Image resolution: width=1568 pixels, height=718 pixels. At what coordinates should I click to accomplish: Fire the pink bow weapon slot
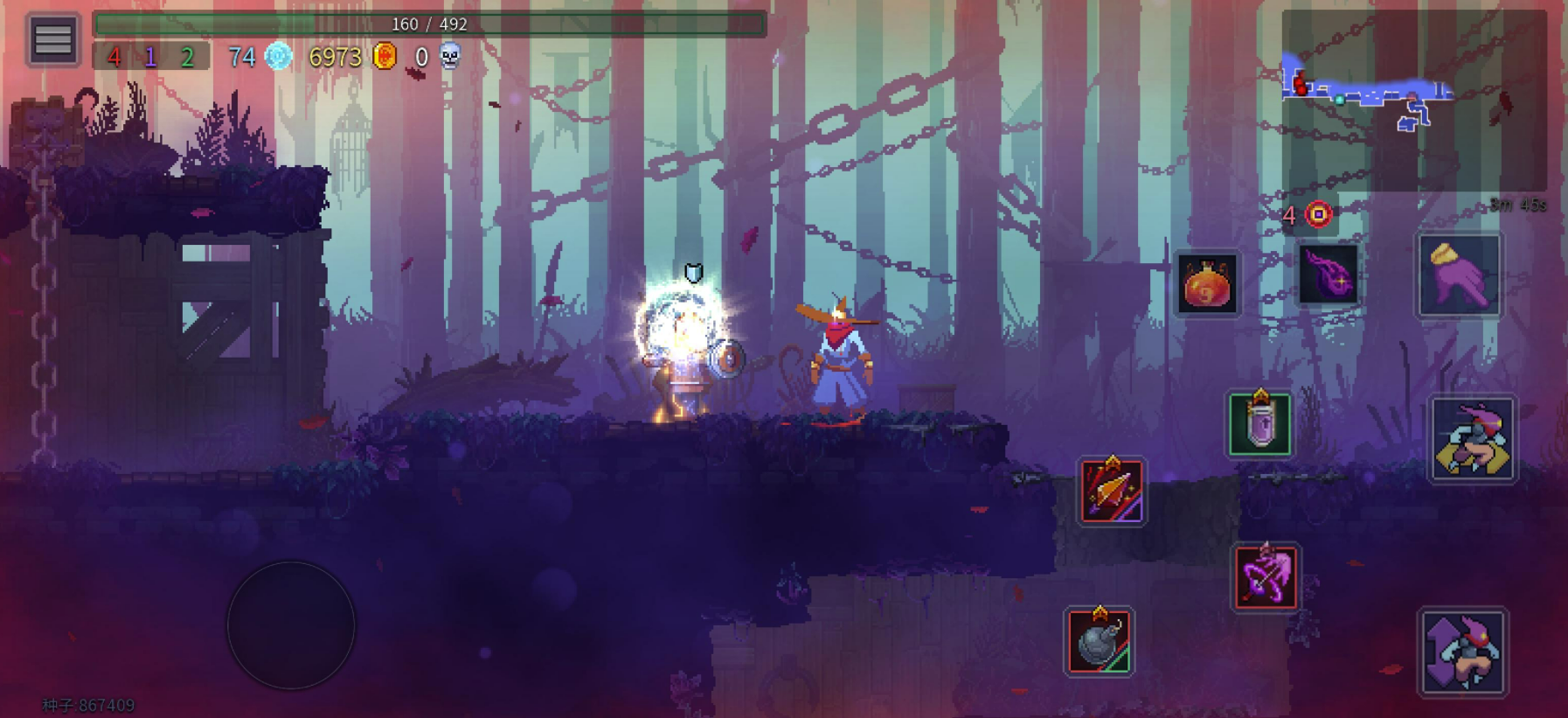coord(1265,577)
